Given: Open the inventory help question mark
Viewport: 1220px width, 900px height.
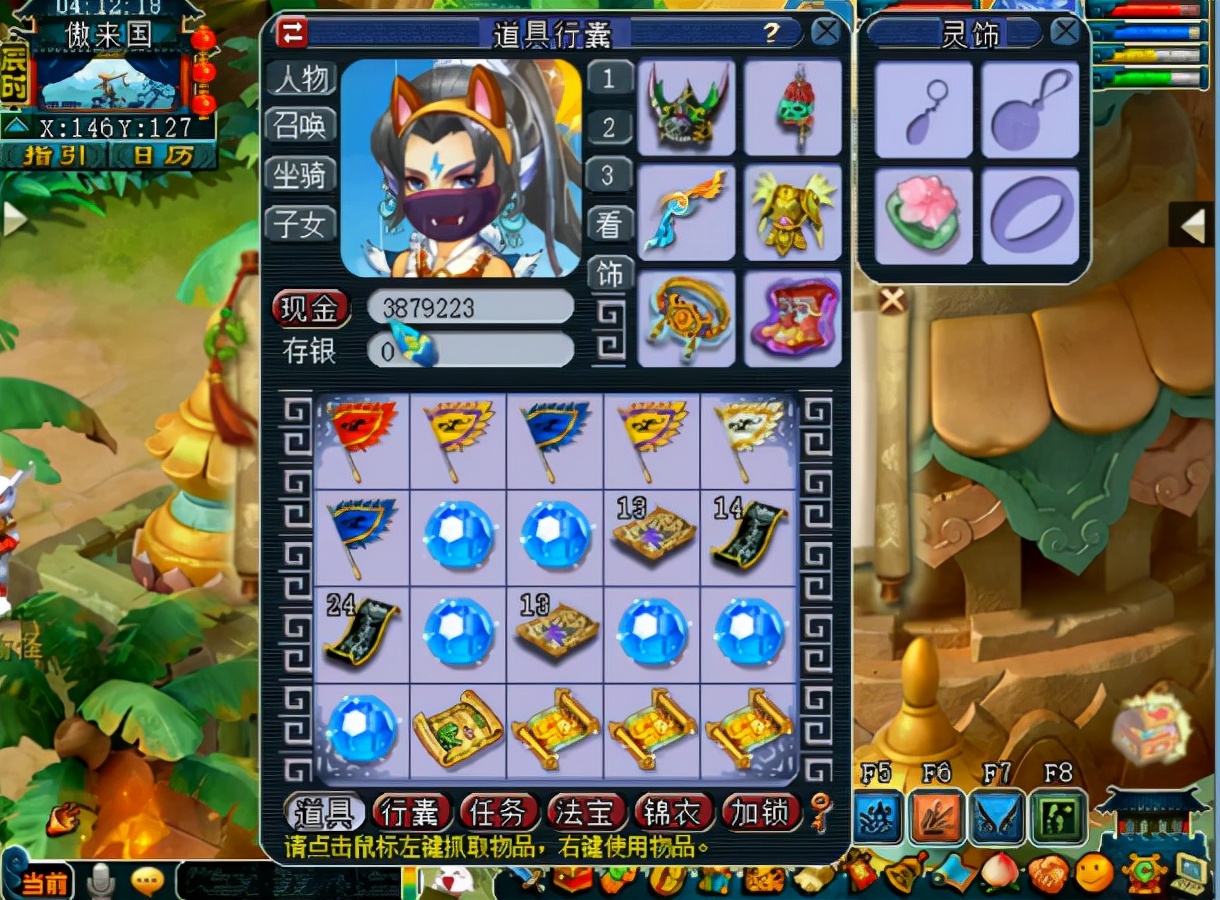Looking at the screenshot, I should tap(771, 33).
